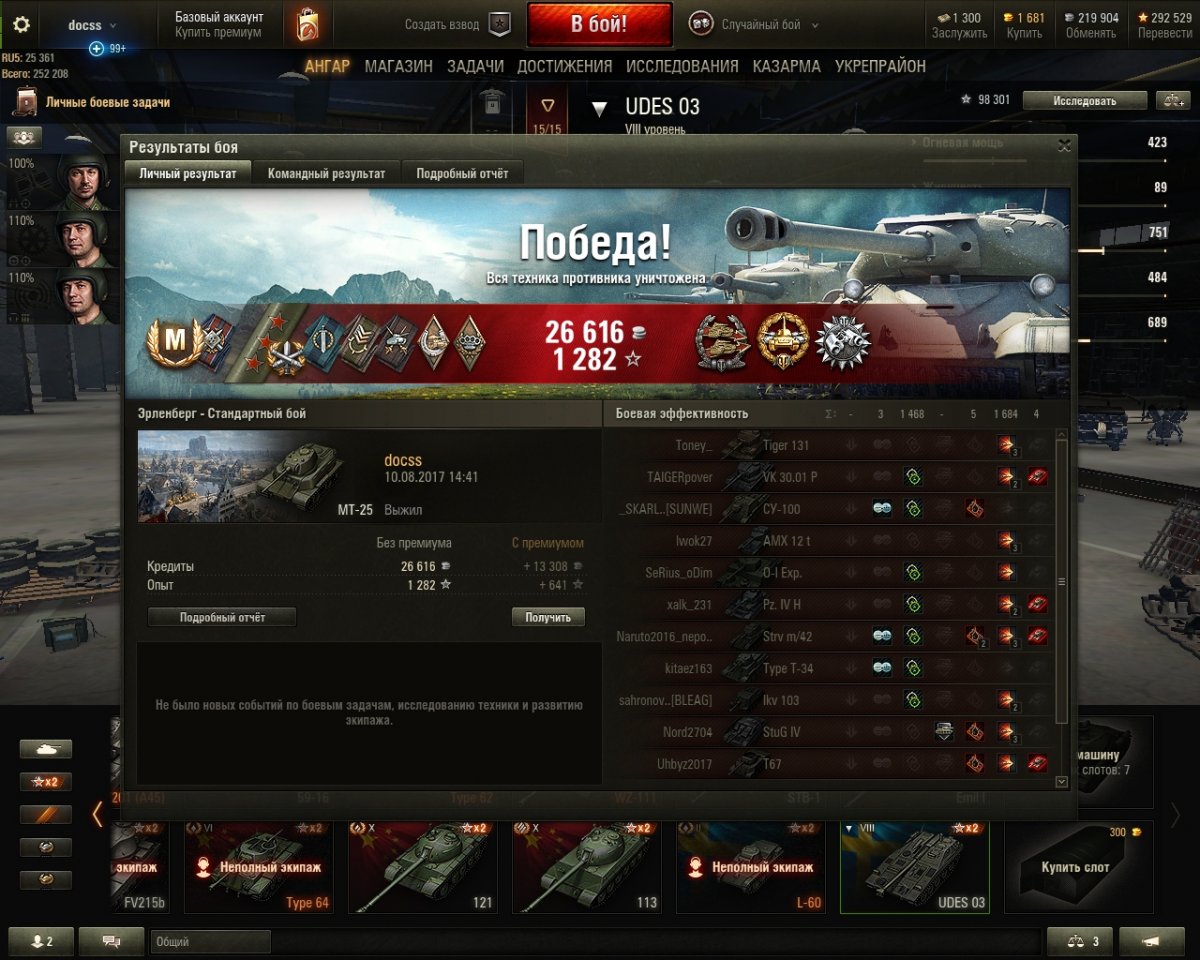Go to ИССЛЕДОВАНИЯ section
1200x960 pixels.
coord(682,66)
